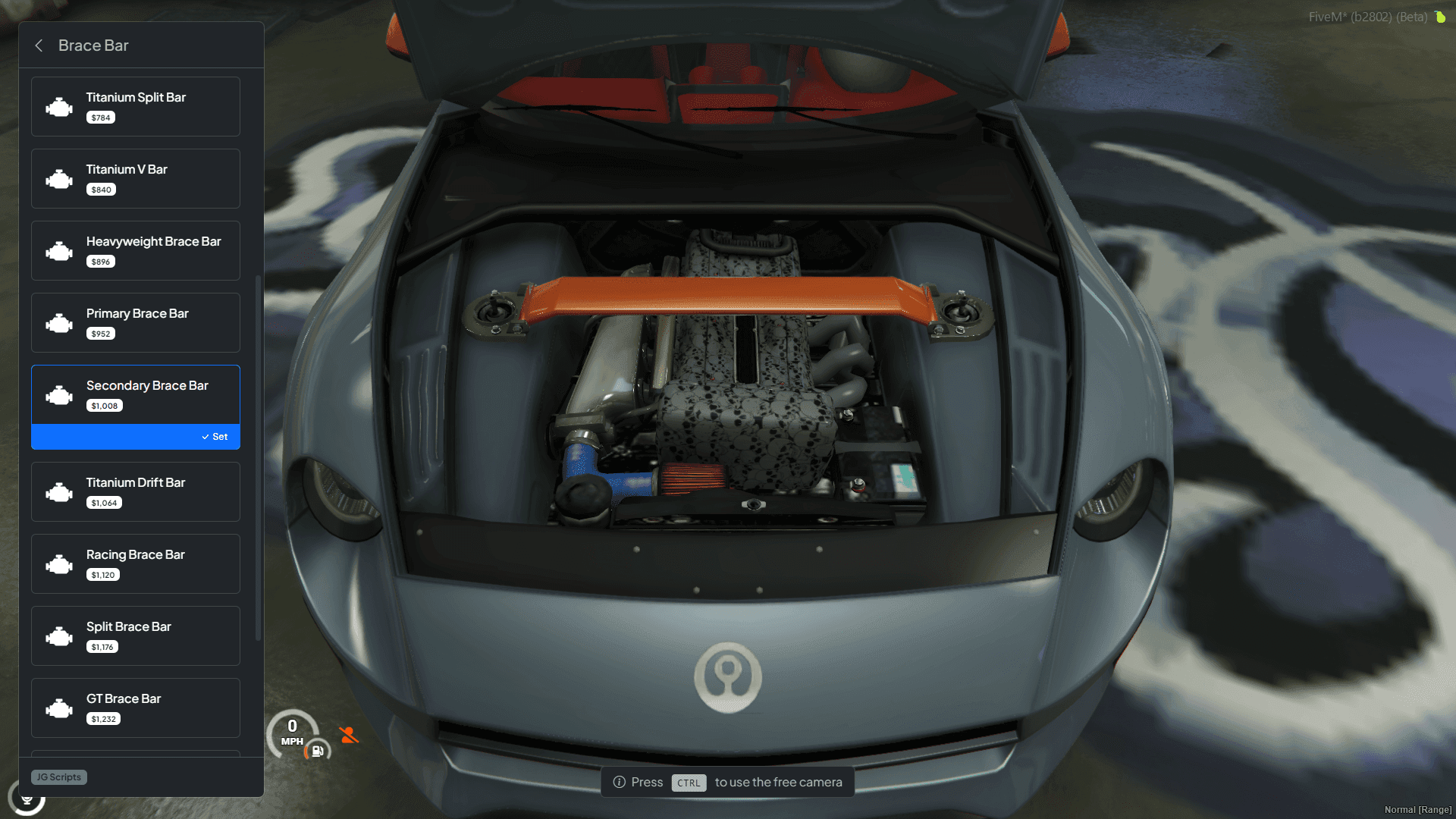
Task: Click the Heavyweight Brace Bar engine icon
Action: click(x=59, y=250)
